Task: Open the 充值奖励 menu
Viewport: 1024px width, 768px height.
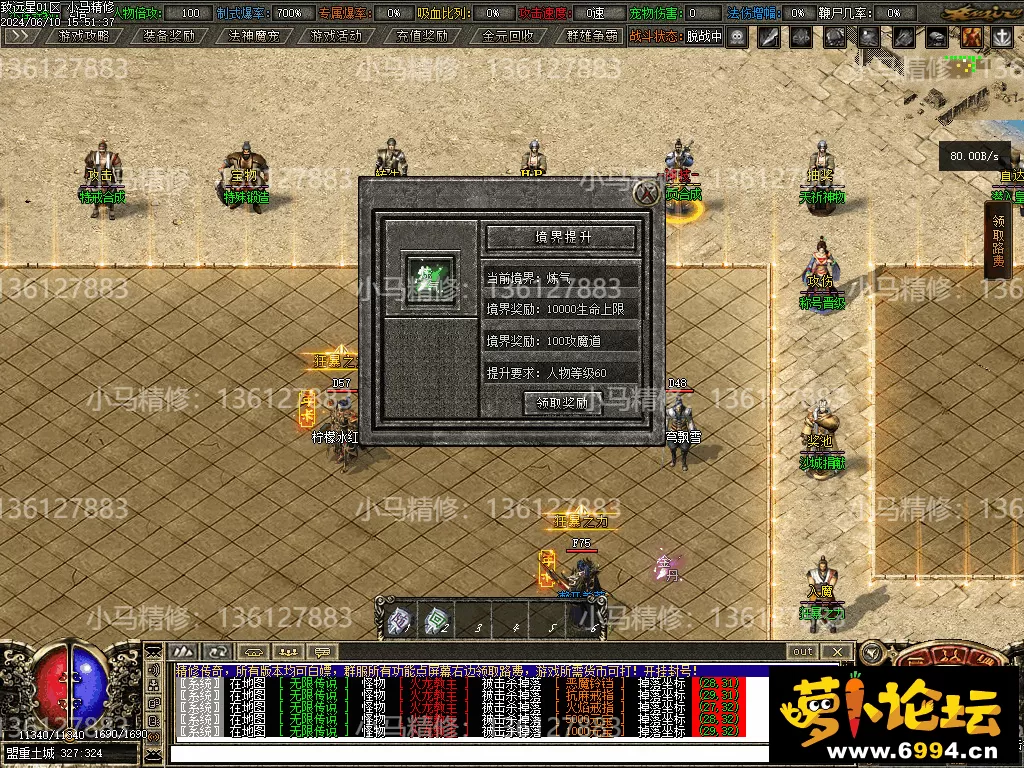Action: click(x=421, y=36)
